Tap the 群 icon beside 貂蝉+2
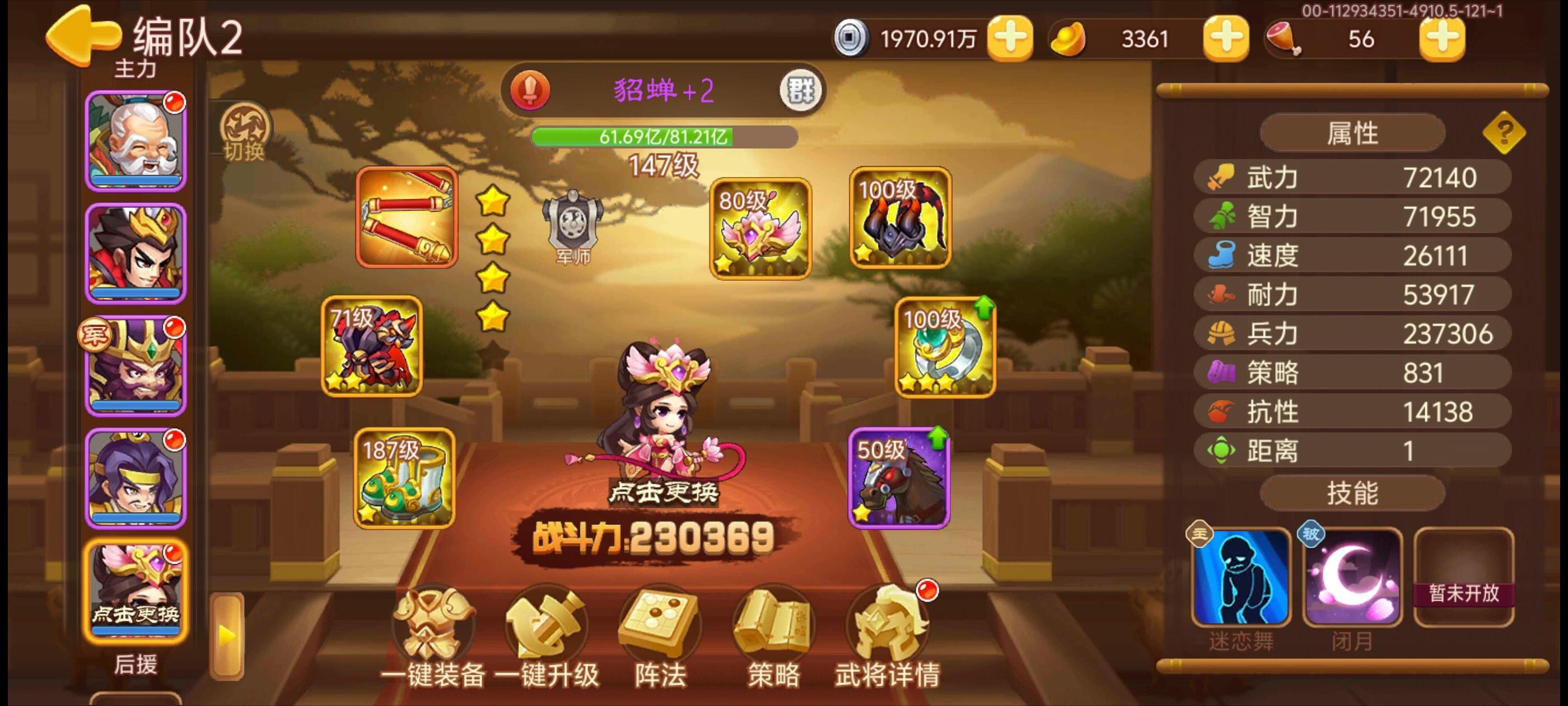1568x706 pixels. (800, 89)
